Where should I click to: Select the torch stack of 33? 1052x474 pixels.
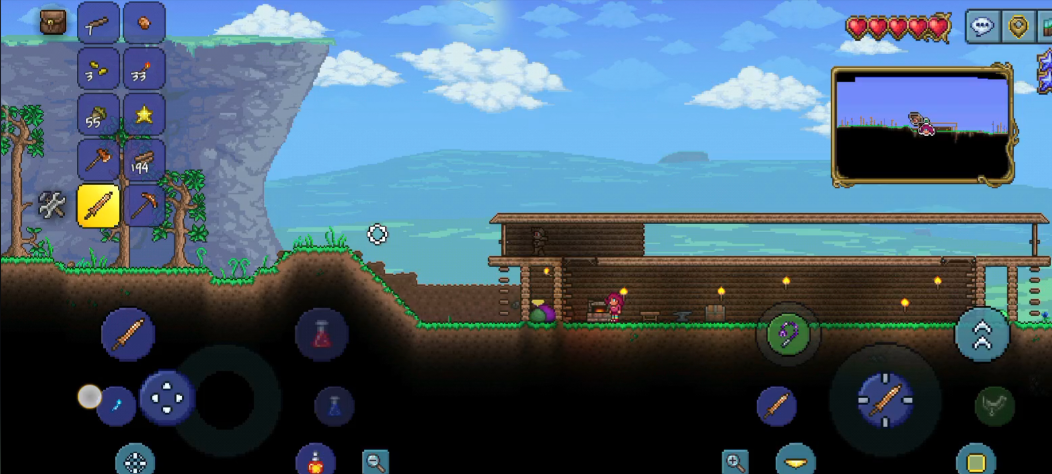click(x=144, y=69)
